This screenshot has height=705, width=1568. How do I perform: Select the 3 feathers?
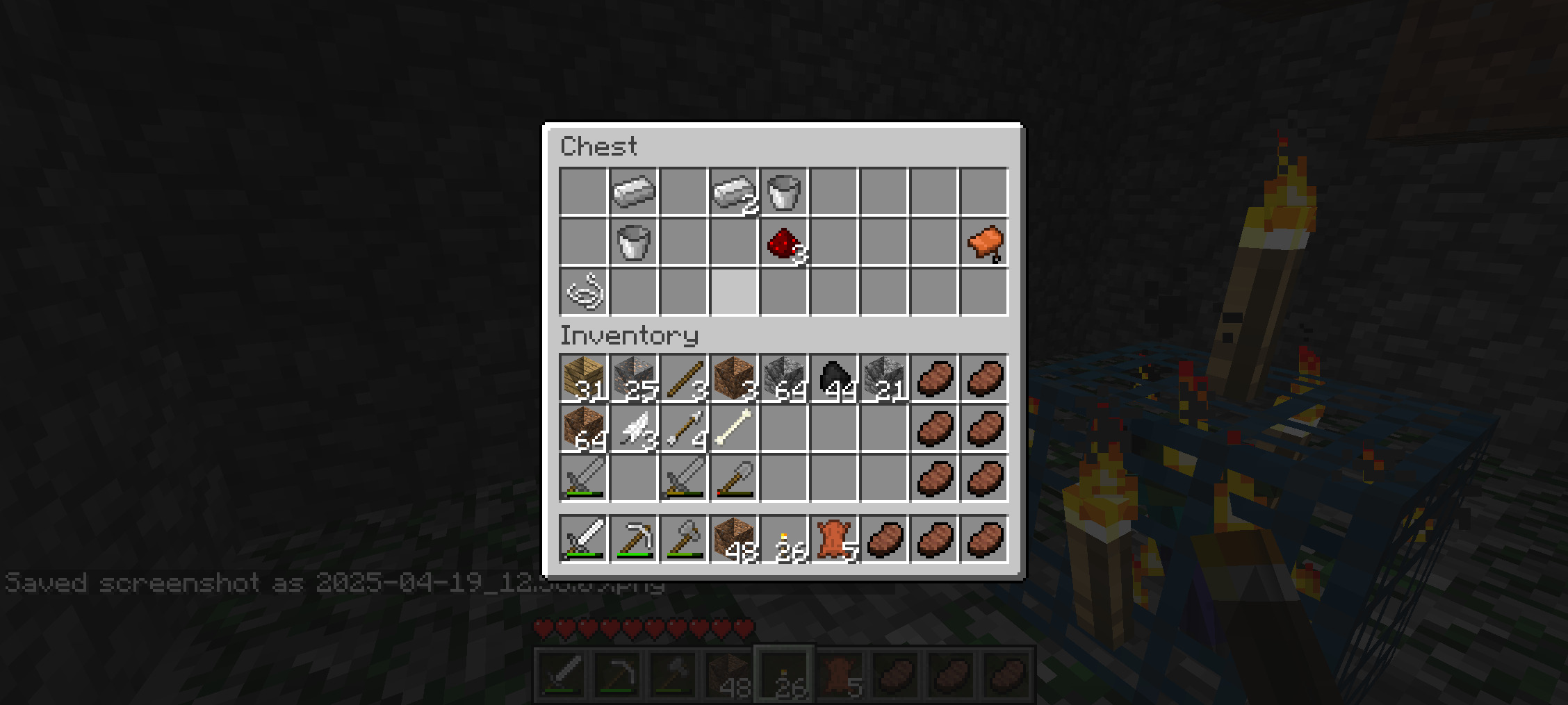(633, 429)
